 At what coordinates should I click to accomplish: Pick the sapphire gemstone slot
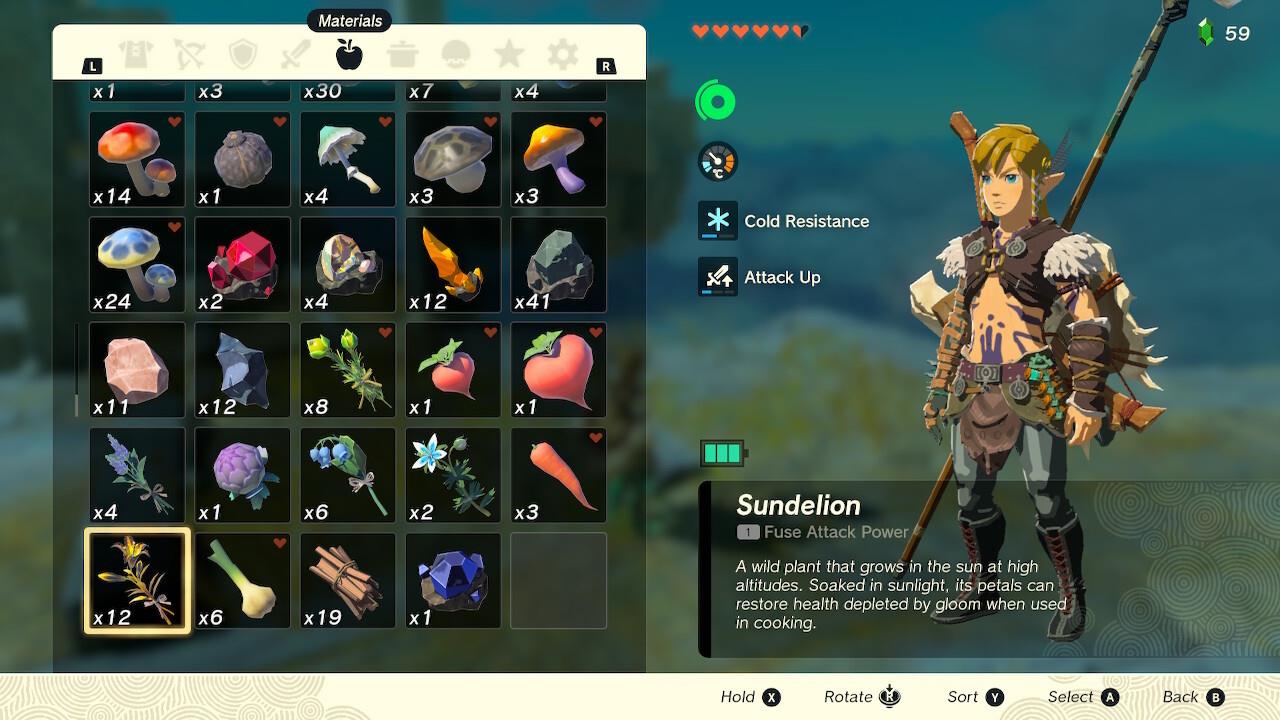453,581
